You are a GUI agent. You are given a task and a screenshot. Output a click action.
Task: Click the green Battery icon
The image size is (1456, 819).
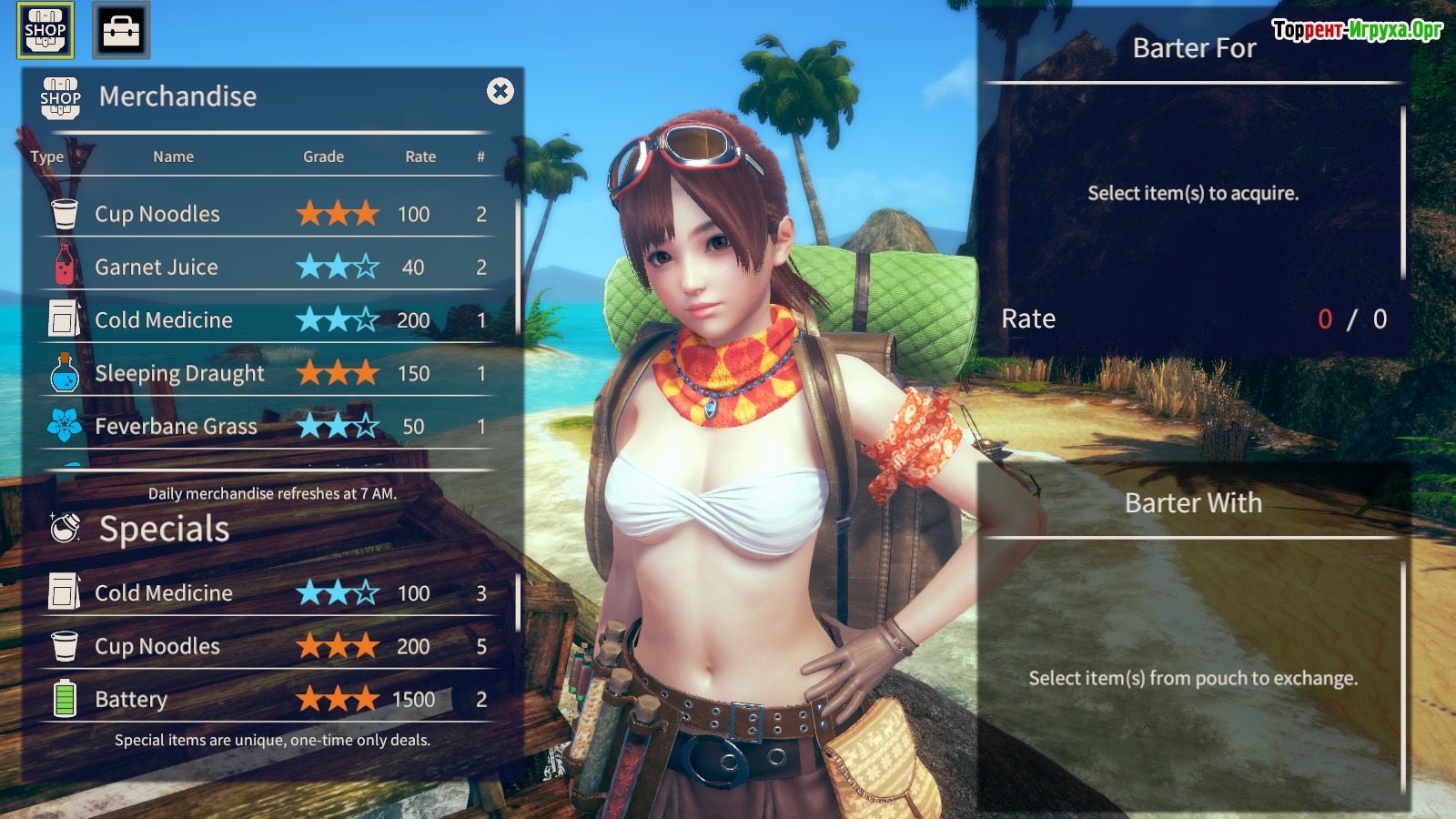point(65,699)
